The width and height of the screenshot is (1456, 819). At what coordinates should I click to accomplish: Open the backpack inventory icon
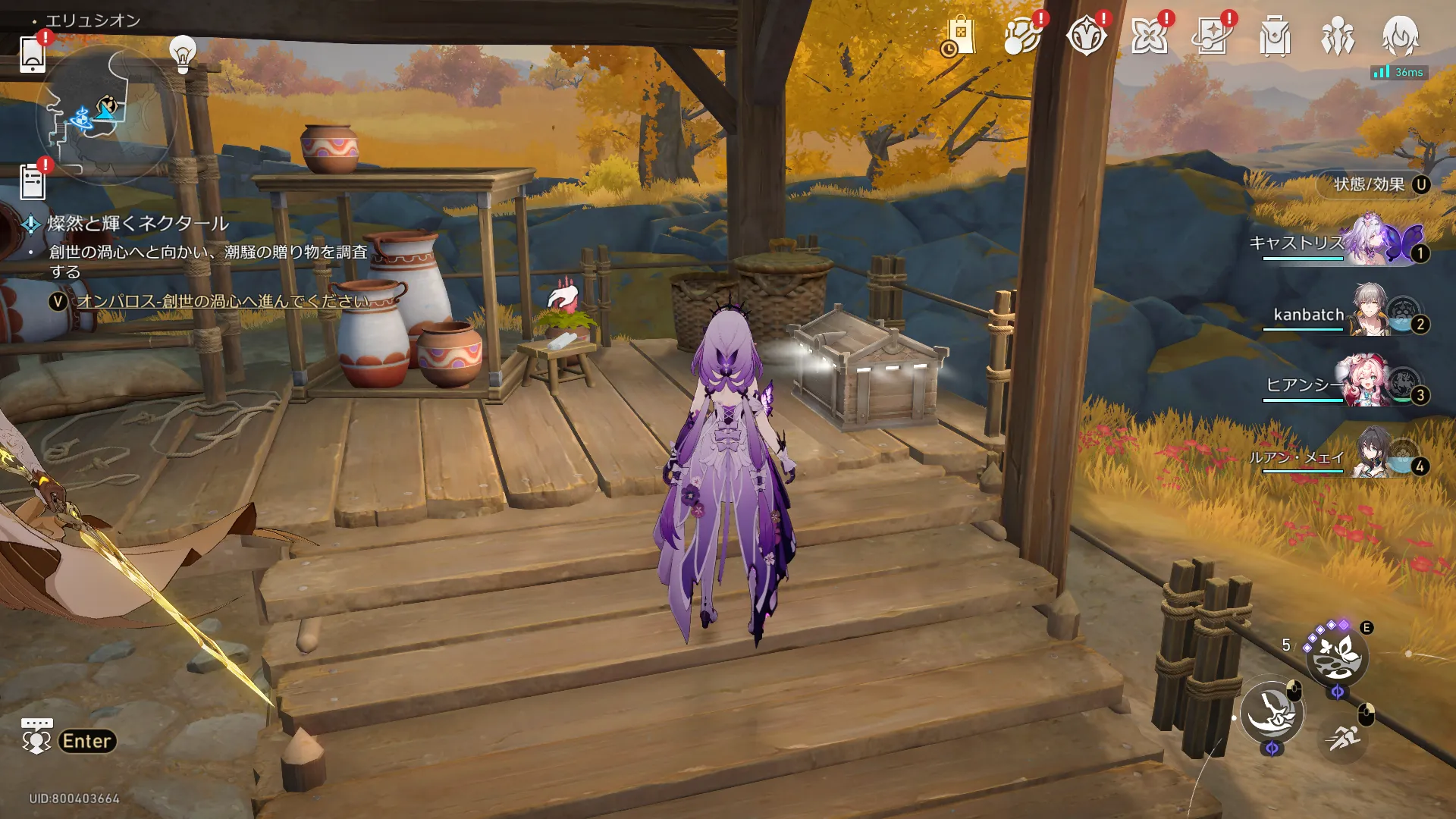coord(1275,36)
